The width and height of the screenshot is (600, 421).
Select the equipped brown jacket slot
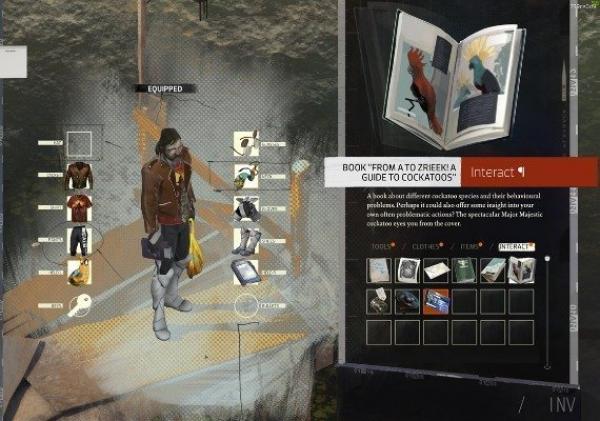point(79,175)
